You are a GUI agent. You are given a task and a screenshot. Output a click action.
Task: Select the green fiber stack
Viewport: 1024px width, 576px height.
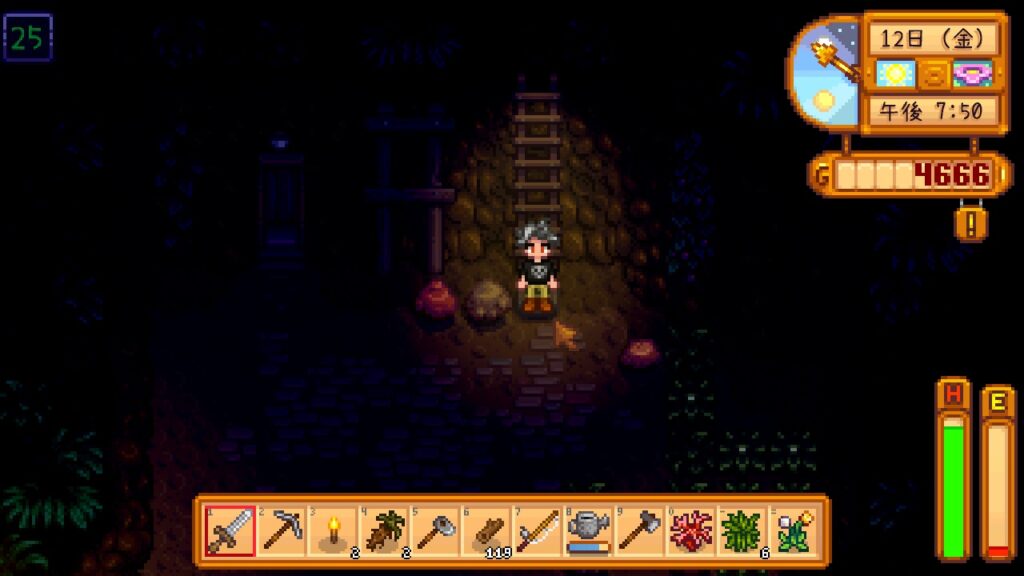744,530
